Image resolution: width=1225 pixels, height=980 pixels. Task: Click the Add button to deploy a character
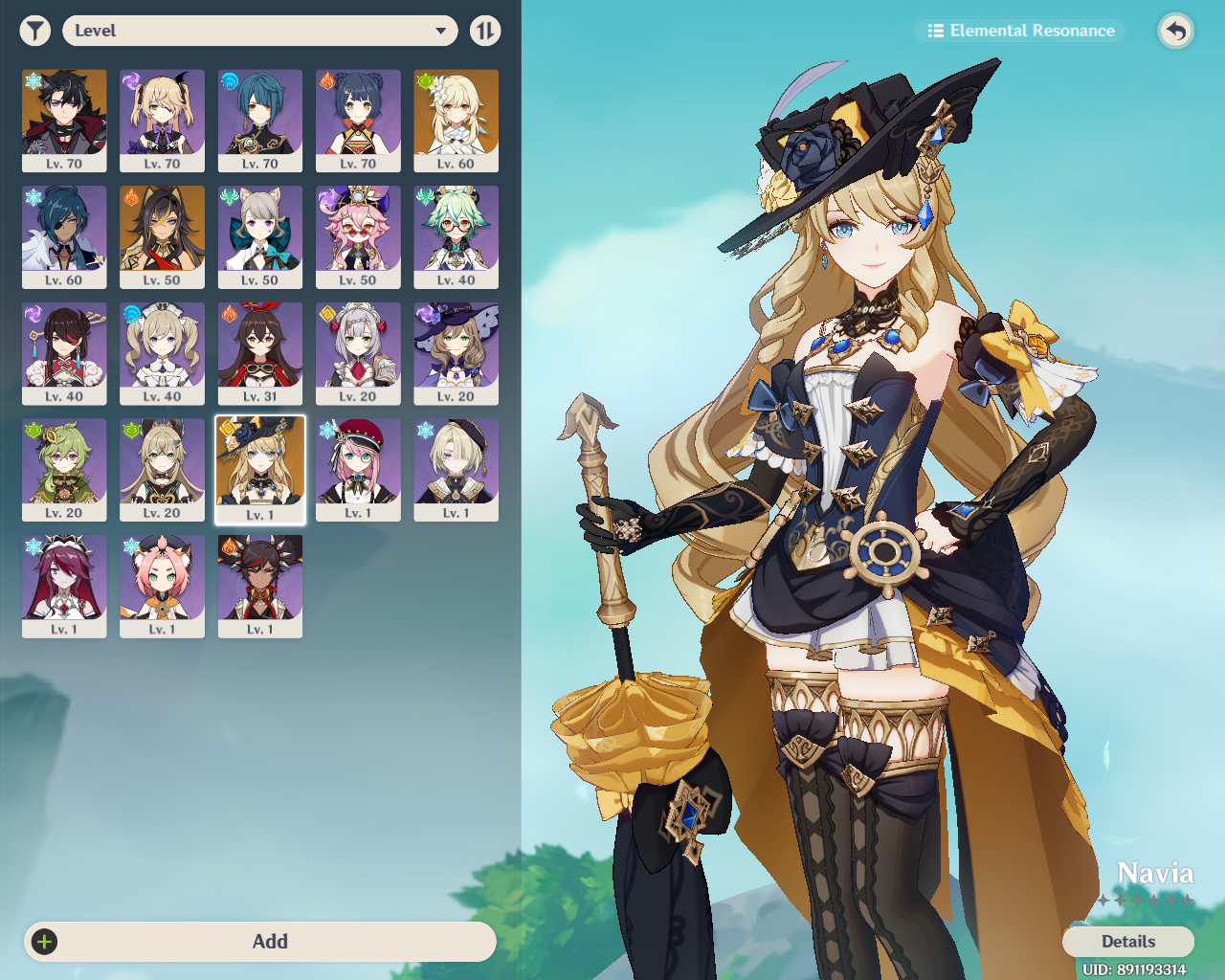tap(271, 942)
